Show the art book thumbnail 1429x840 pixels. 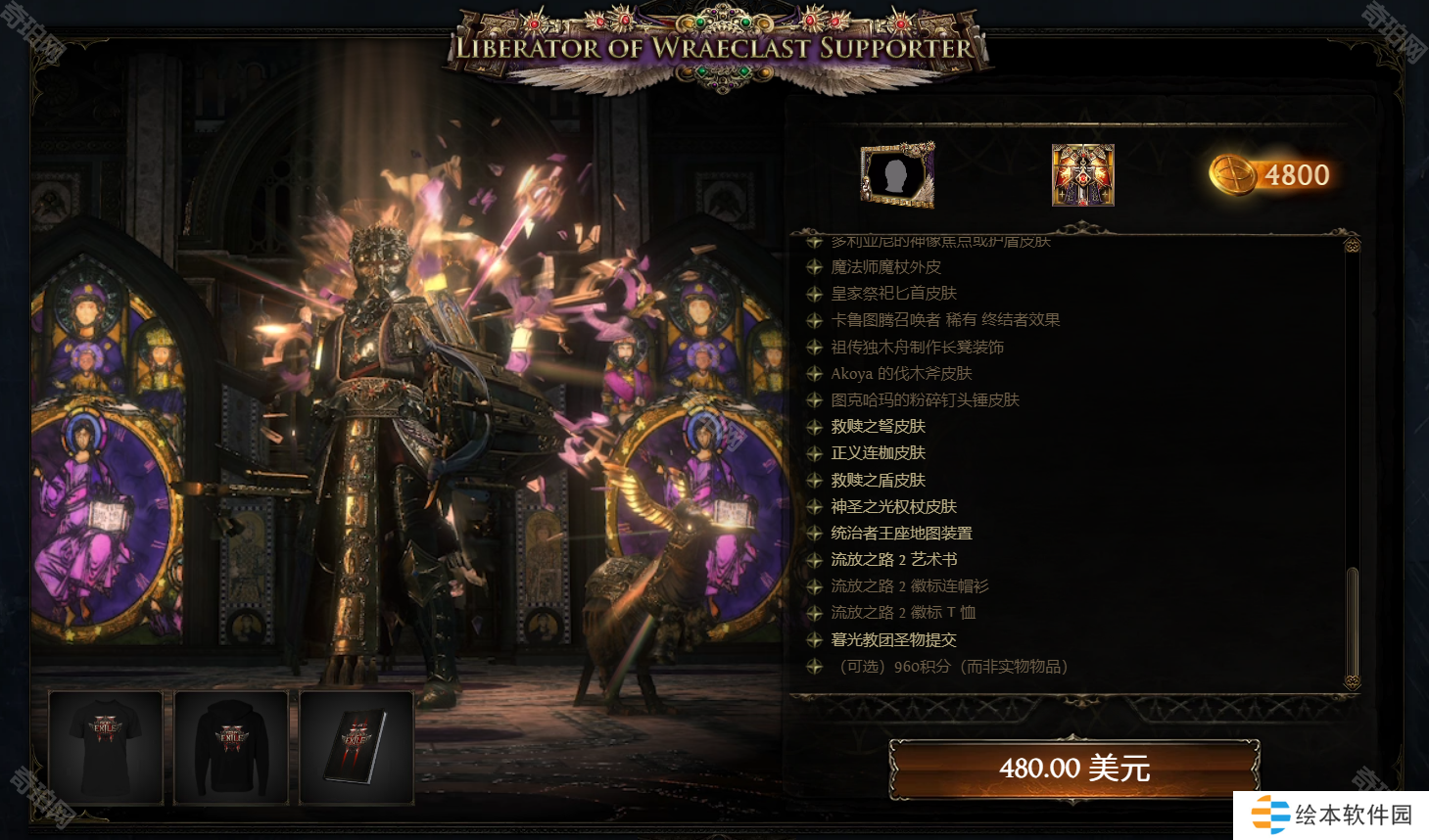click(357, 748)
